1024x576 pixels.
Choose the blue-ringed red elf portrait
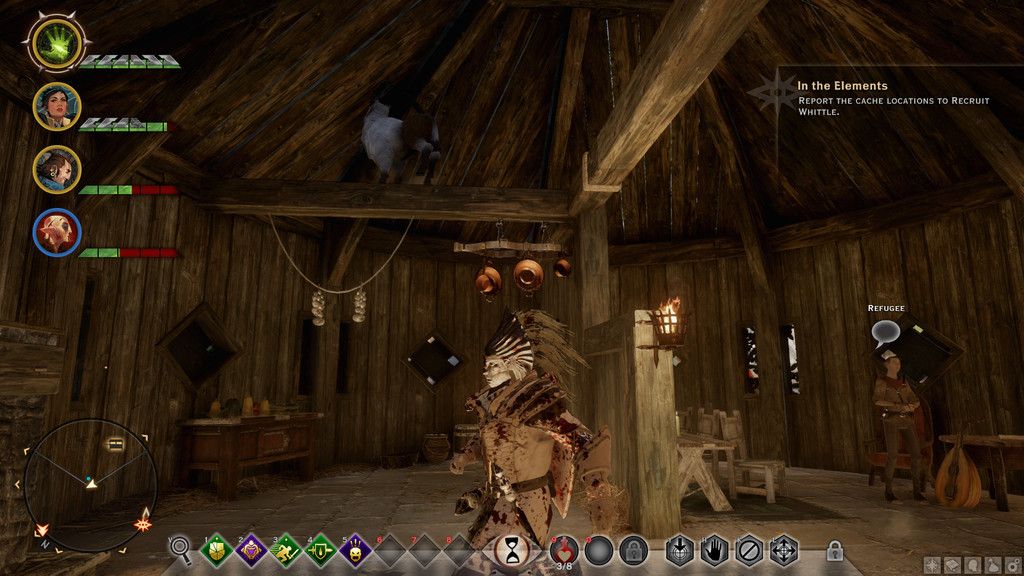56,231
